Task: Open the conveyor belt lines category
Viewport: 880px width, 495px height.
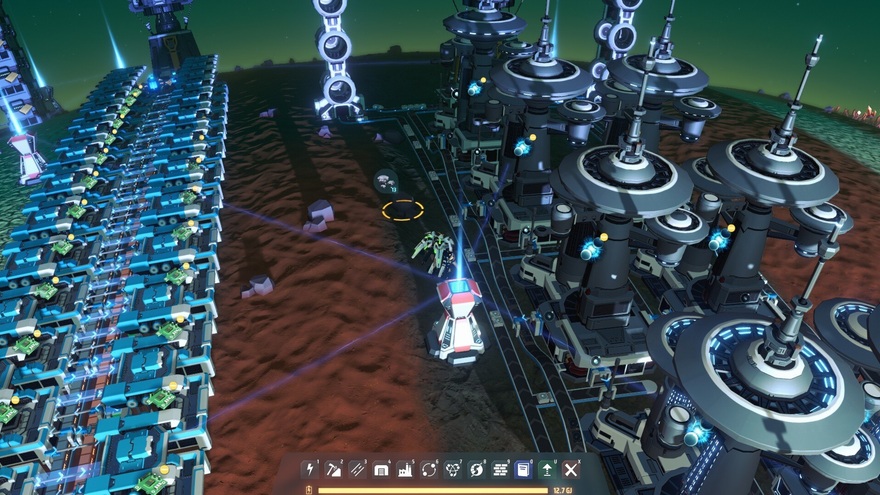Action: [358, 469]
